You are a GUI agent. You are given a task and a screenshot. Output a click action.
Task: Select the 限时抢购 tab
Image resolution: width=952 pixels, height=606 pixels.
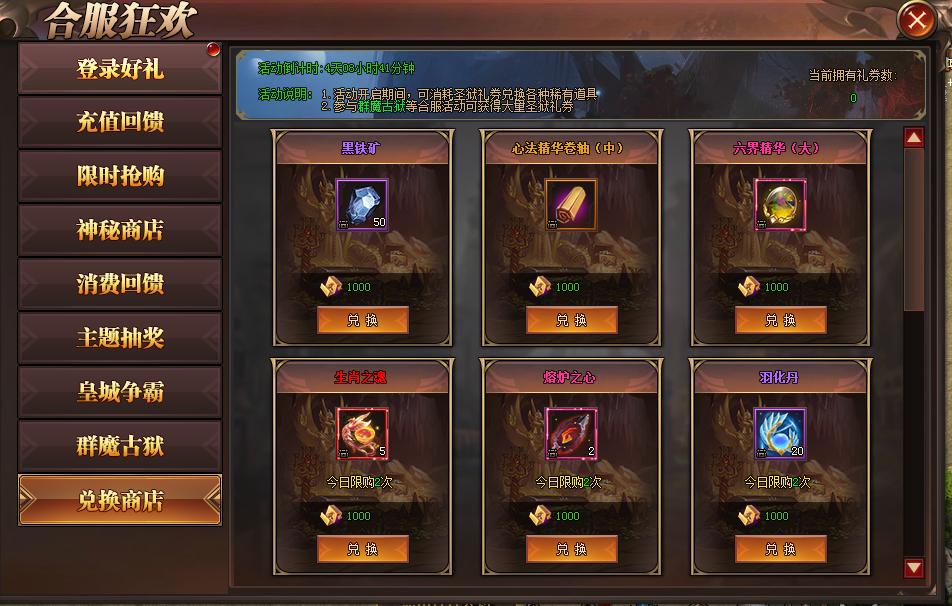[x=120, y=177]
